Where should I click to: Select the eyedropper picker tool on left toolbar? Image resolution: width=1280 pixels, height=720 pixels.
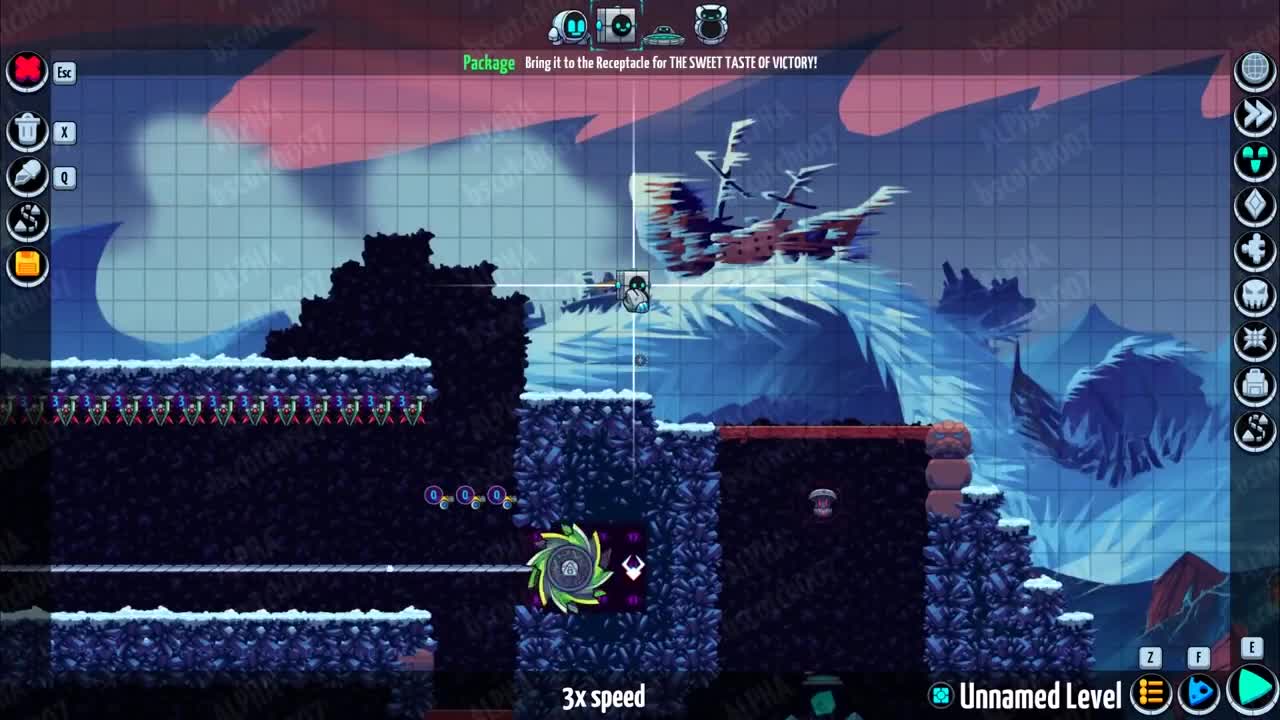[x=27, y=176]
